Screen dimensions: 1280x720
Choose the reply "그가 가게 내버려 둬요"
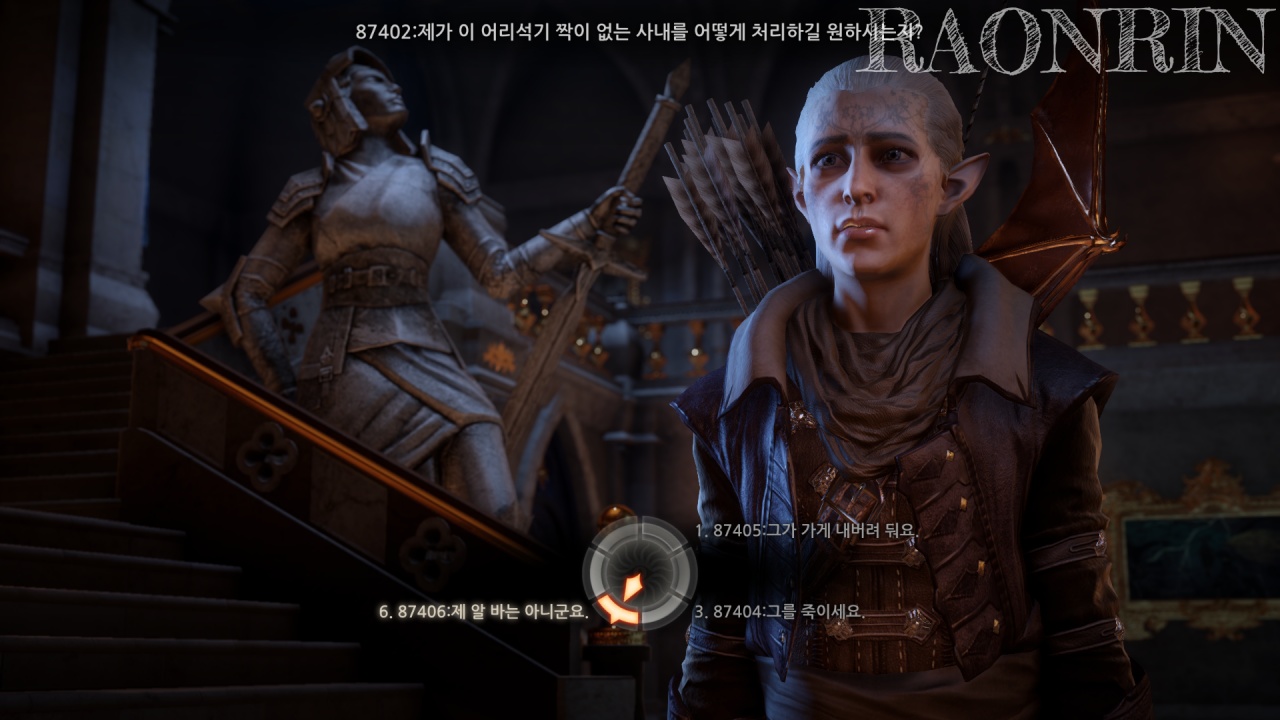click(805, 530)
